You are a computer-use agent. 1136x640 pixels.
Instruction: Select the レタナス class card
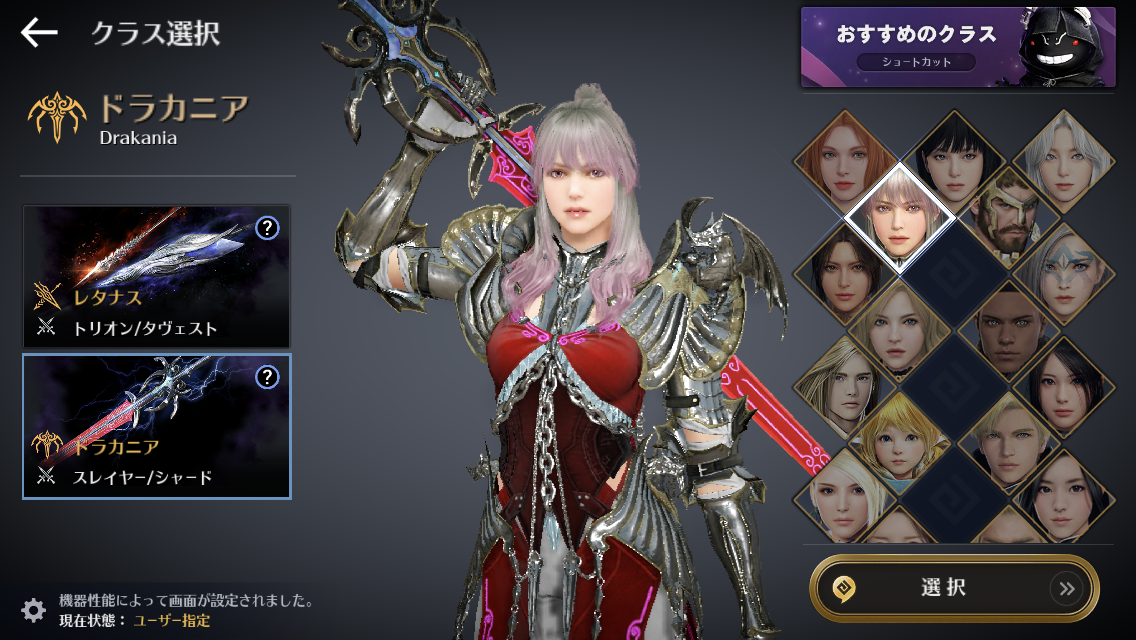156,277
